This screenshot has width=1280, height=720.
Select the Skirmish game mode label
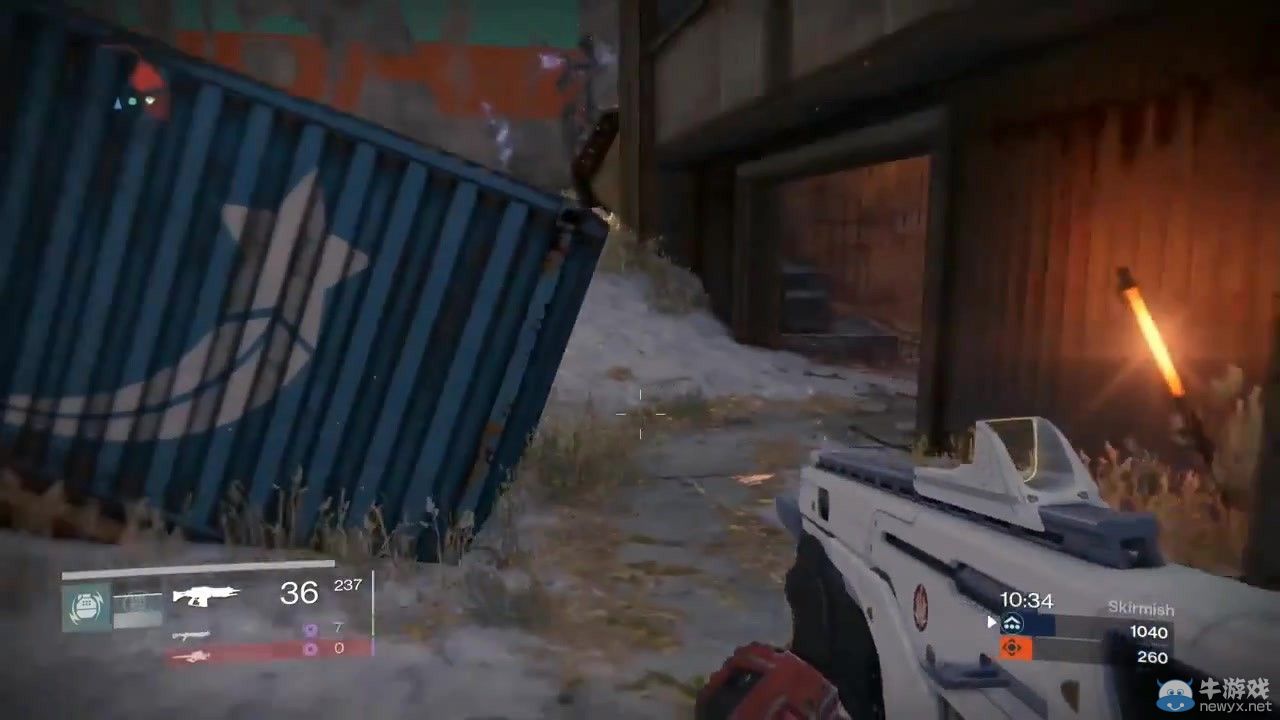point(1141,607)
